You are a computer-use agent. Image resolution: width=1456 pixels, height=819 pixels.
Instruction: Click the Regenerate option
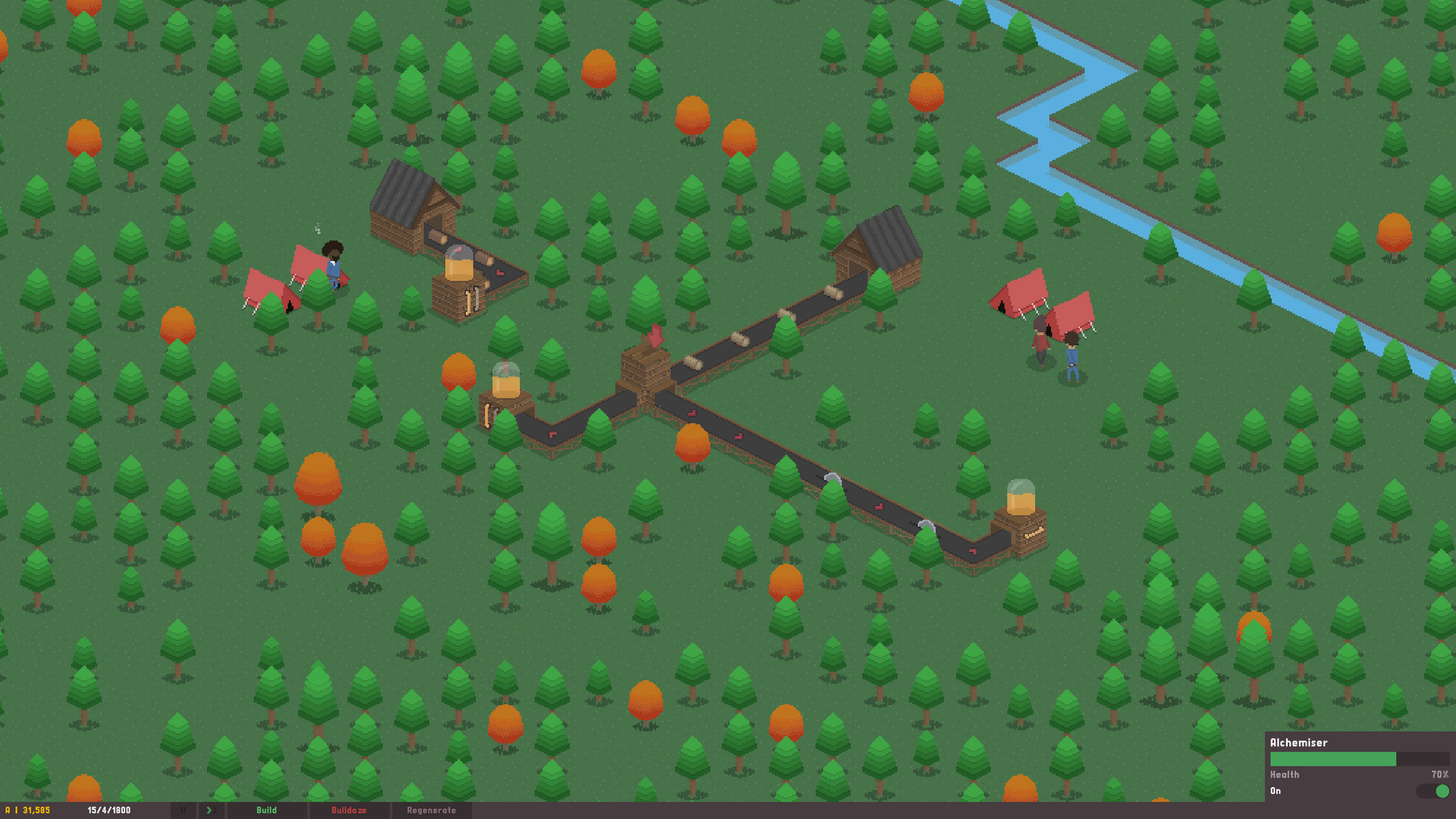tap(432, 810)
